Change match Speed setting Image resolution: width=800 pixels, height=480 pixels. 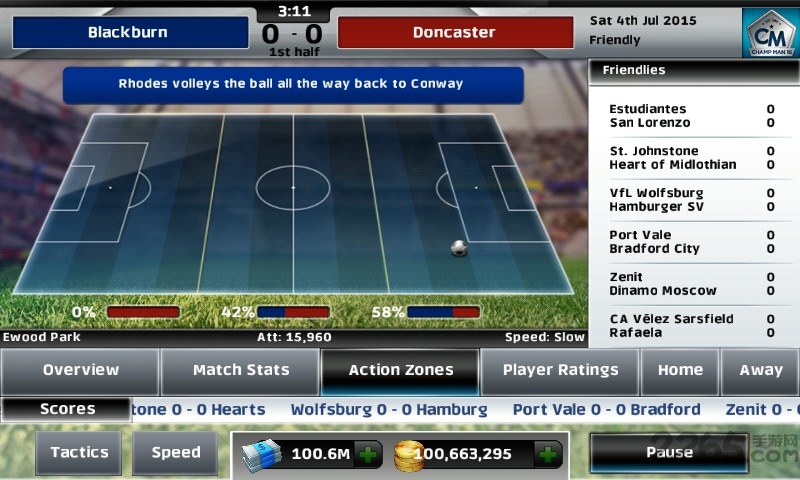pyautogui.click(x=176, y=453)
